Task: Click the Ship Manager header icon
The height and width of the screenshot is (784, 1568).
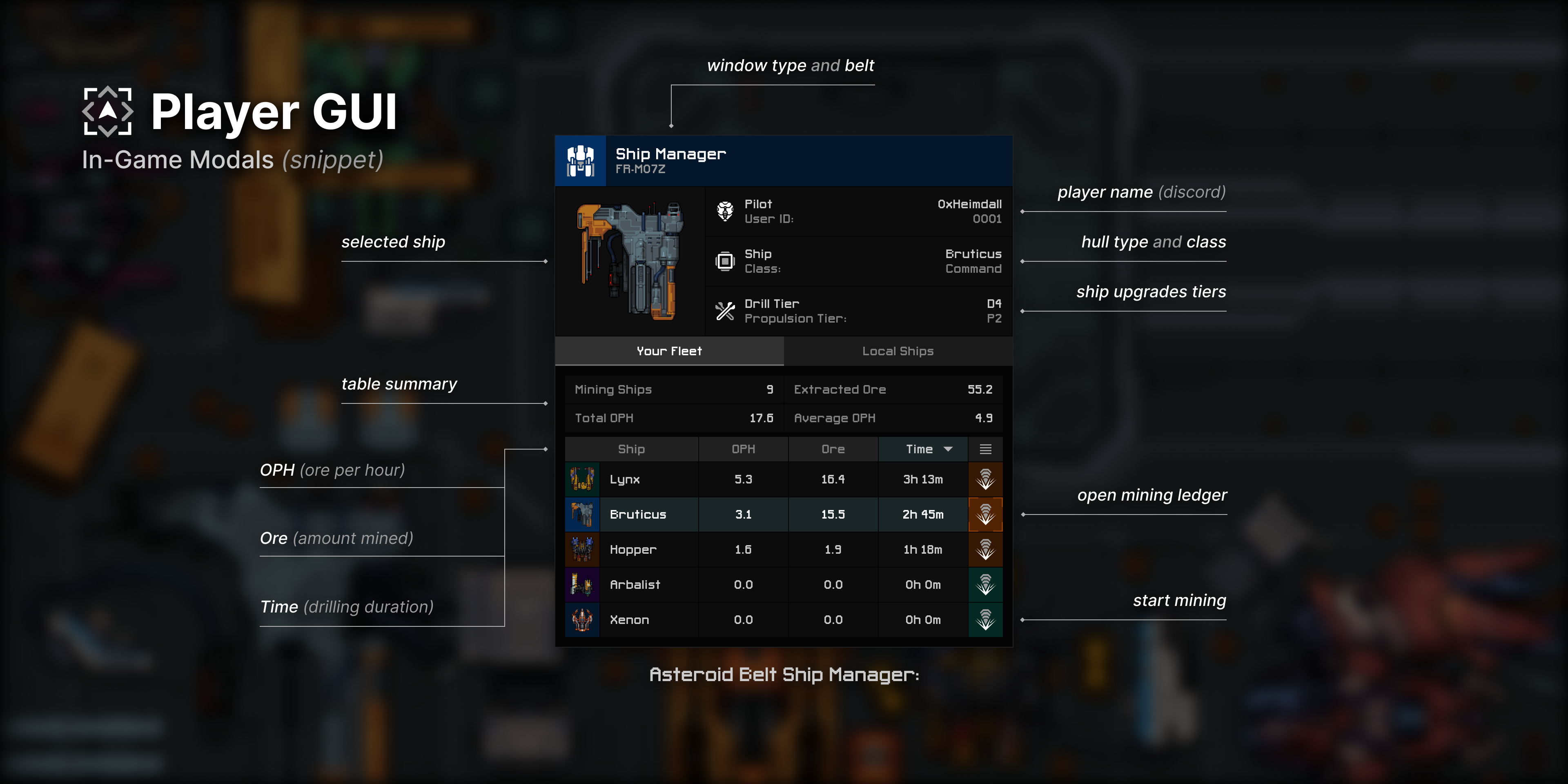Action: 581,161
